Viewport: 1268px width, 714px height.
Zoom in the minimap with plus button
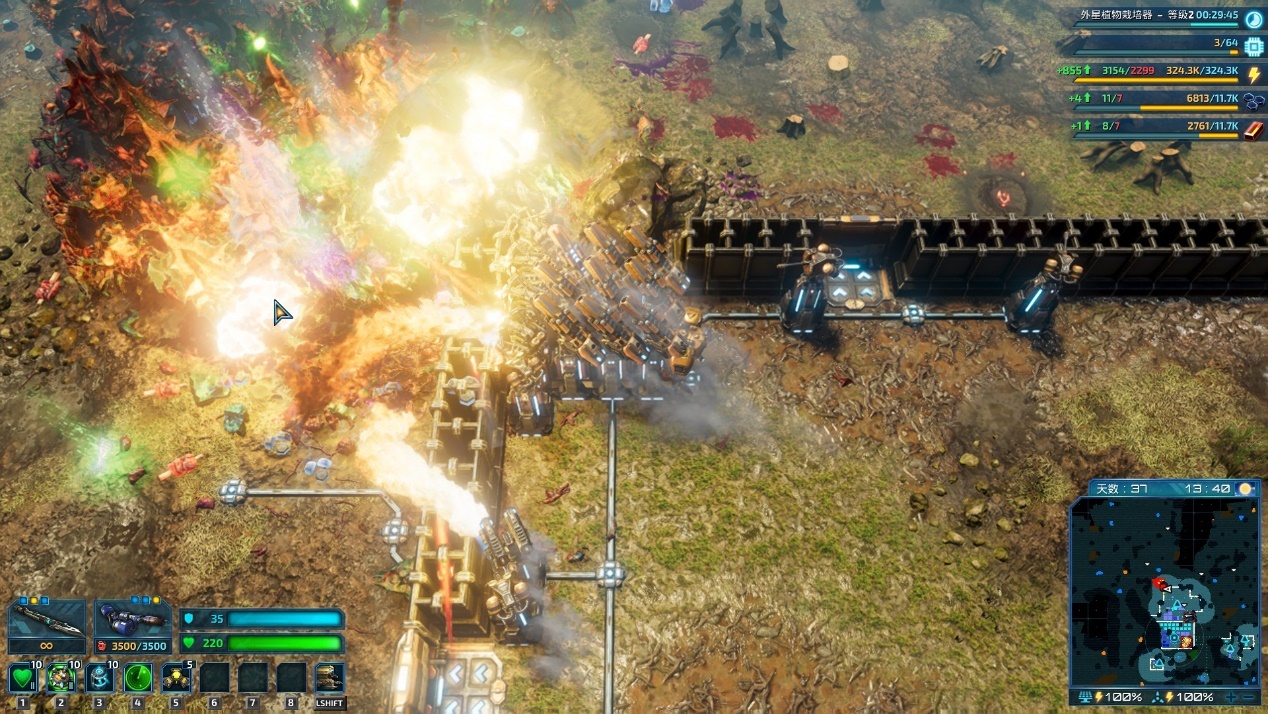tap(1230, 697)
